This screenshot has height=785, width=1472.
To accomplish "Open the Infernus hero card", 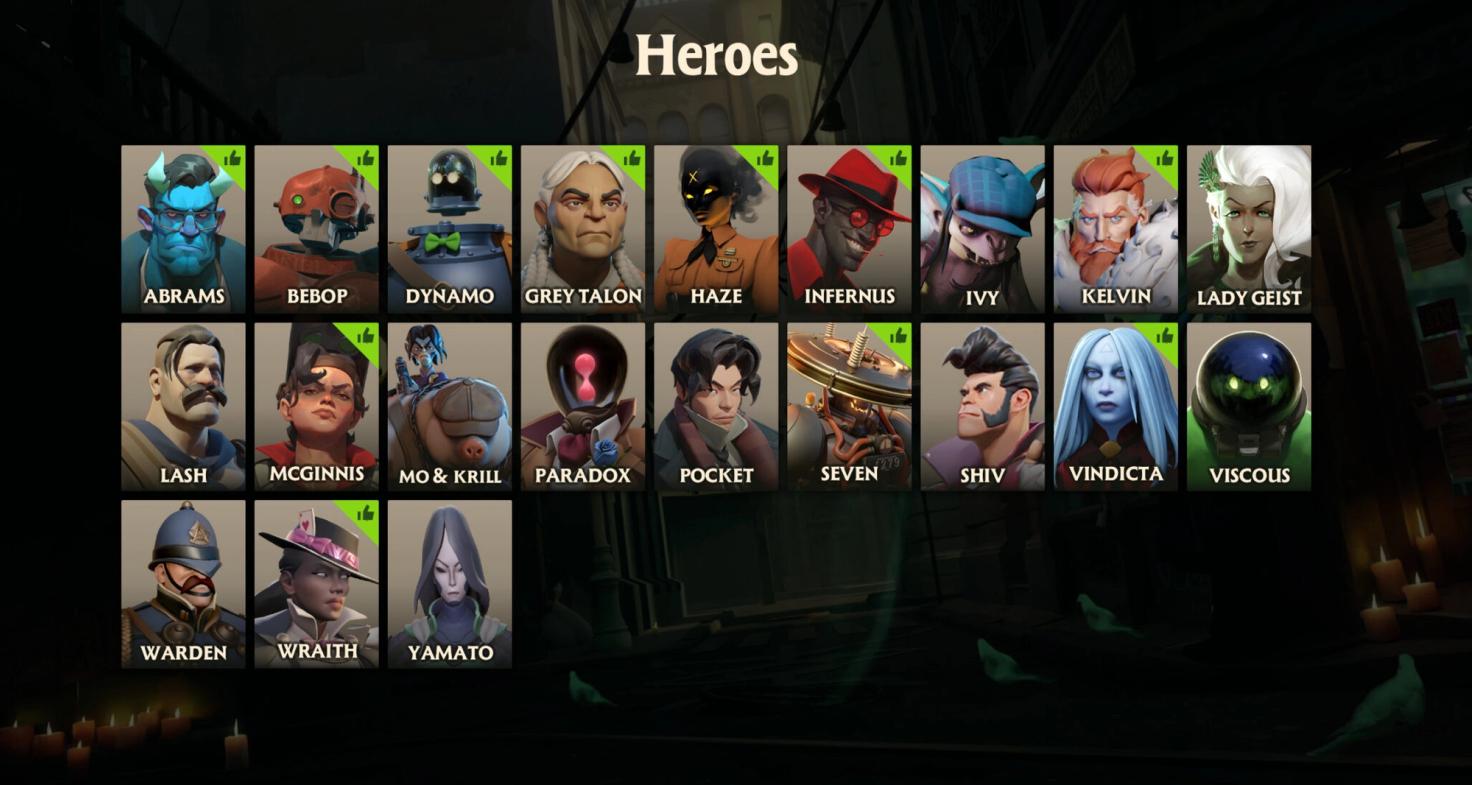I will coord(849,225).
